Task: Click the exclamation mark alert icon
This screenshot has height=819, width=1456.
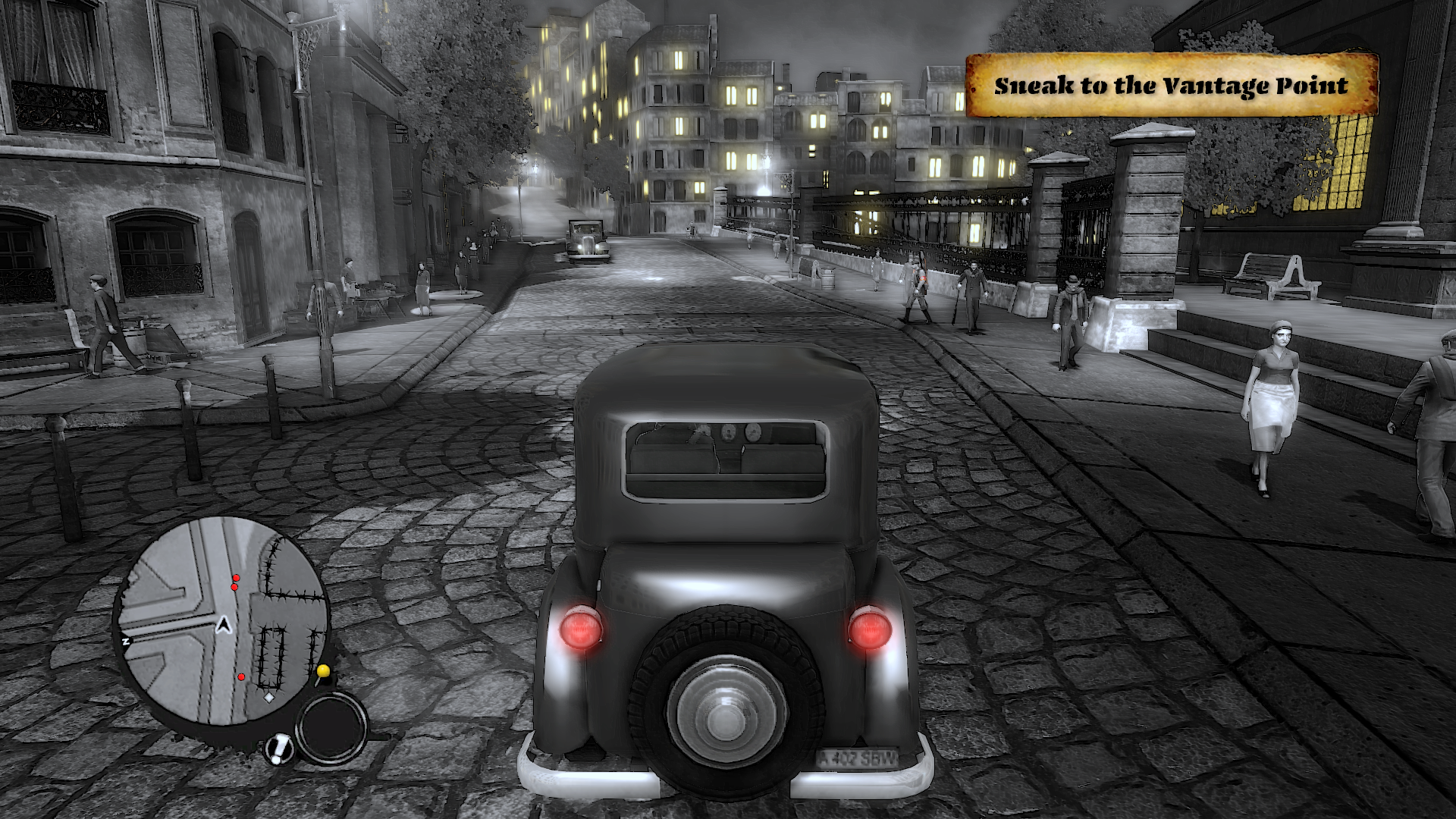Action: tap(281, 748)
